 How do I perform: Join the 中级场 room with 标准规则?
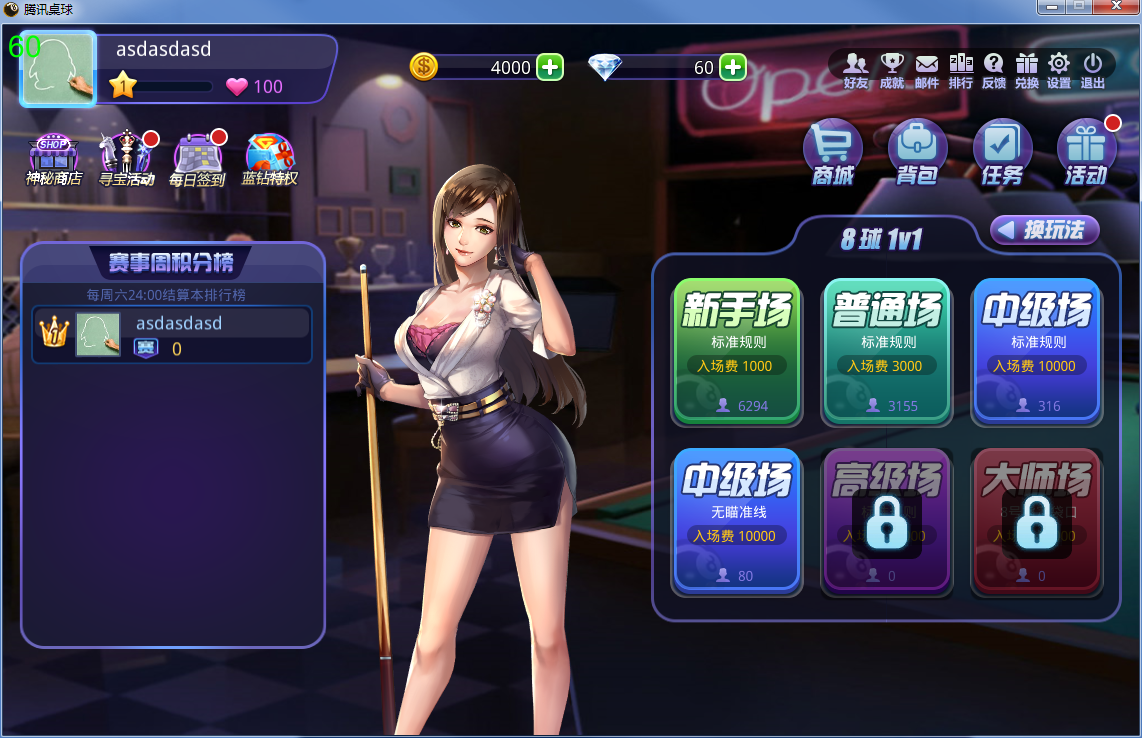pos(1036,350)
